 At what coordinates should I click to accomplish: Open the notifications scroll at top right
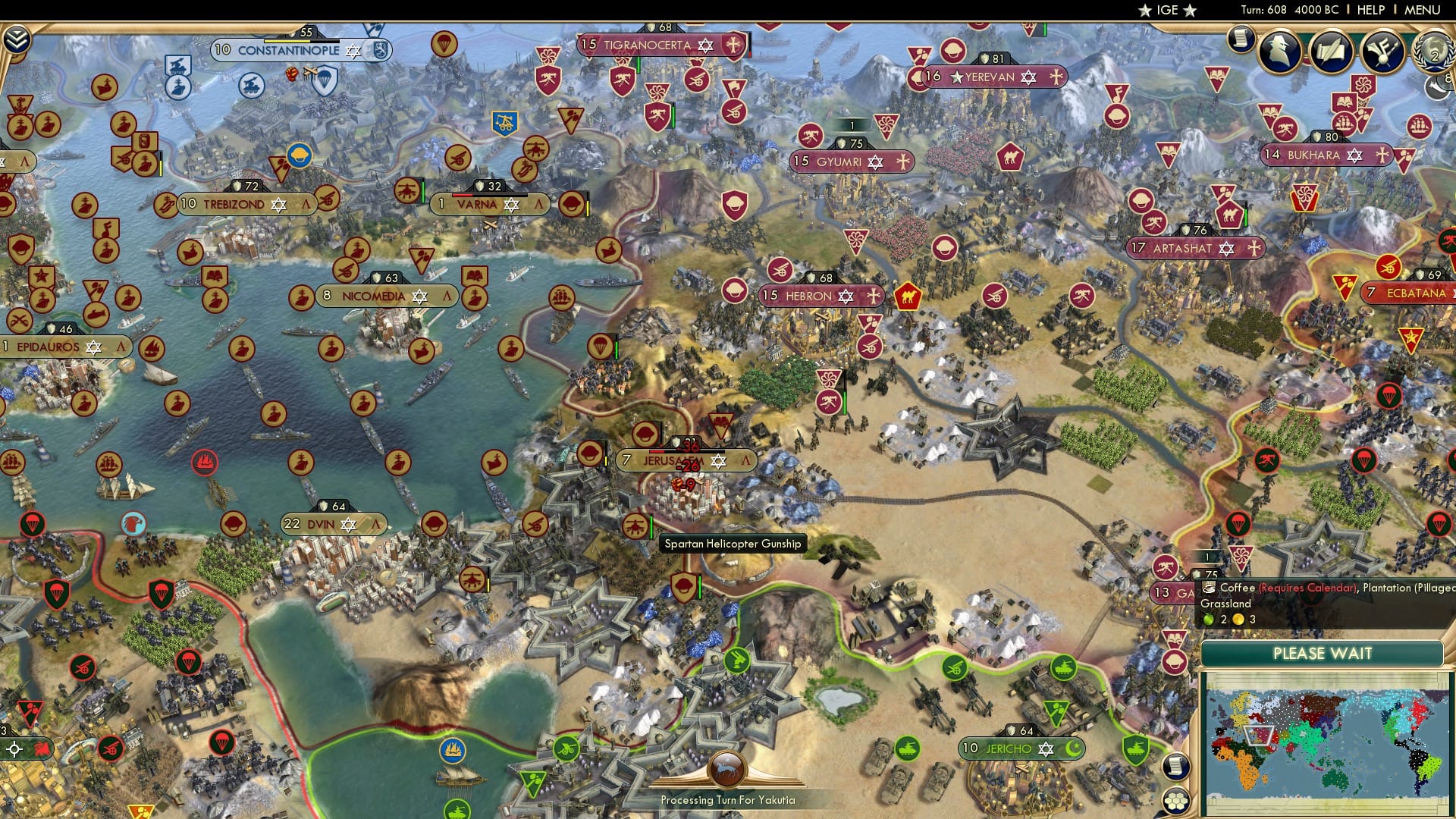[x=1241, y=40]
